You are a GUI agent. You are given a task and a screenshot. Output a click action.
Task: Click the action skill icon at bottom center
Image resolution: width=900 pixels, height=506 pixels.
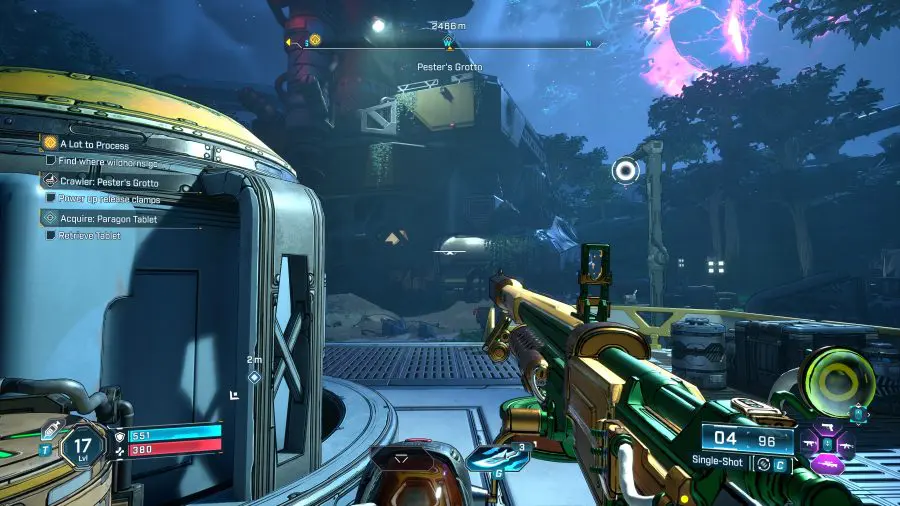(x=403, y=459)
